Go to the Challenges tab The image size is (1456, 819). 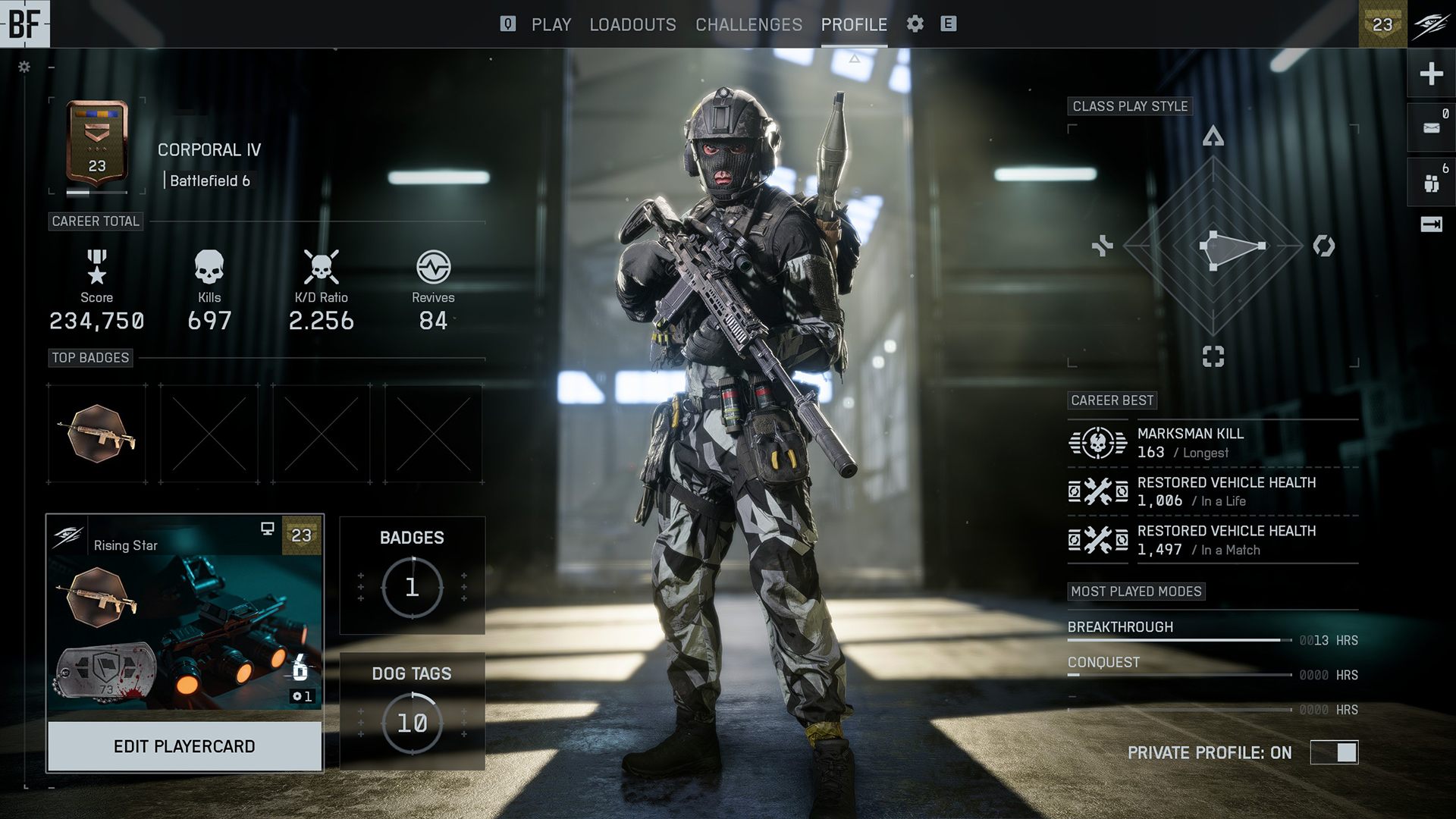[748, 24]
